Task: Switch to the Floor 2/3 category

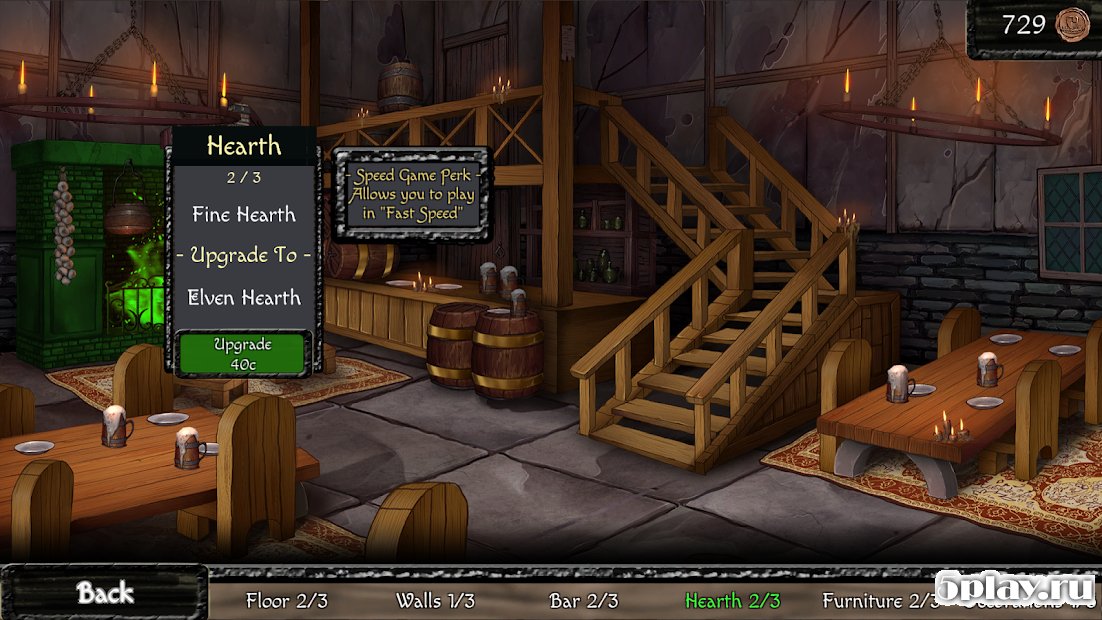Action: click(287, 601)
